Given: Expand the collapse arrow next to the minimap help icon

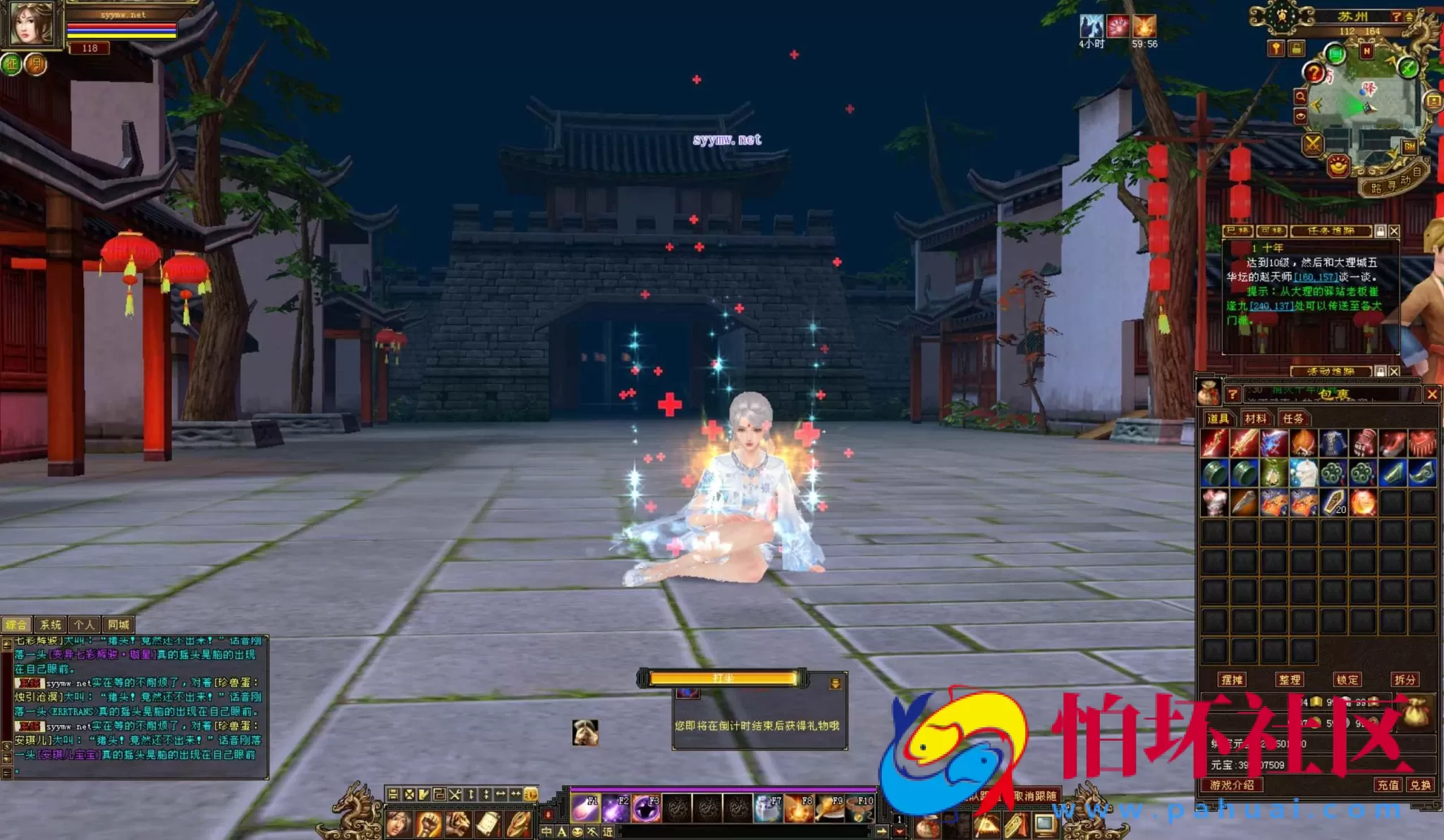Looking at the screenshot, I should point(1410,17).
